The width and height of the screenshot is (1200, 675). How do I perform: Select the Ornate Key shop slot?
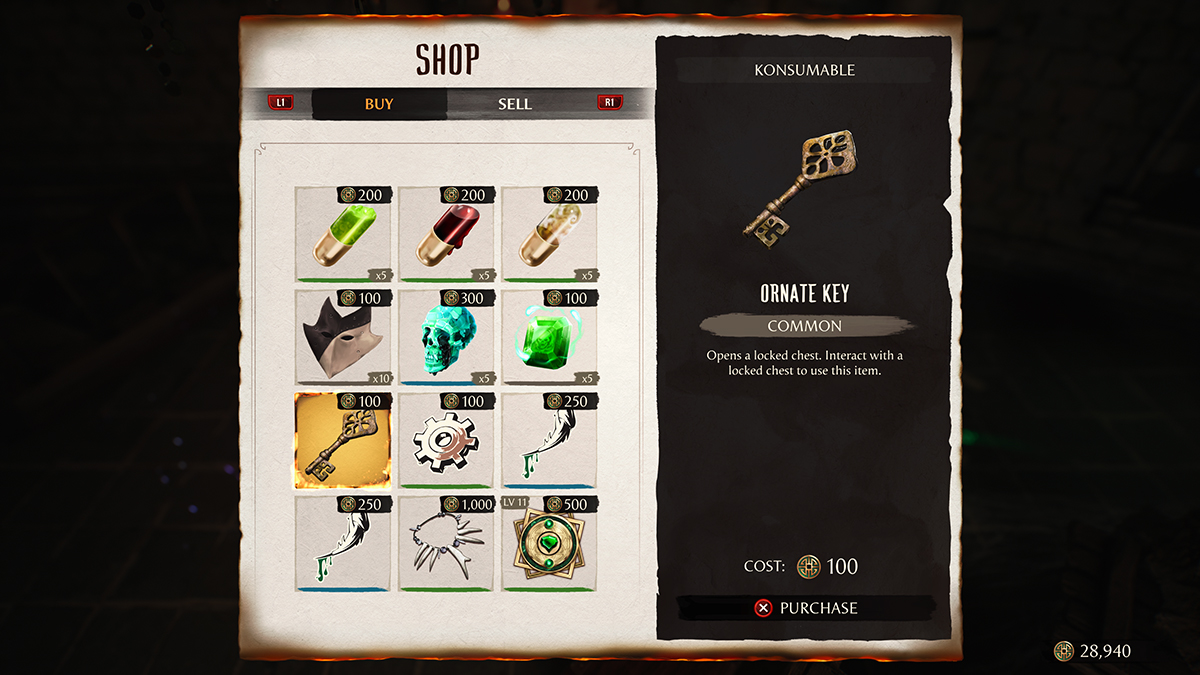point(343,442)
